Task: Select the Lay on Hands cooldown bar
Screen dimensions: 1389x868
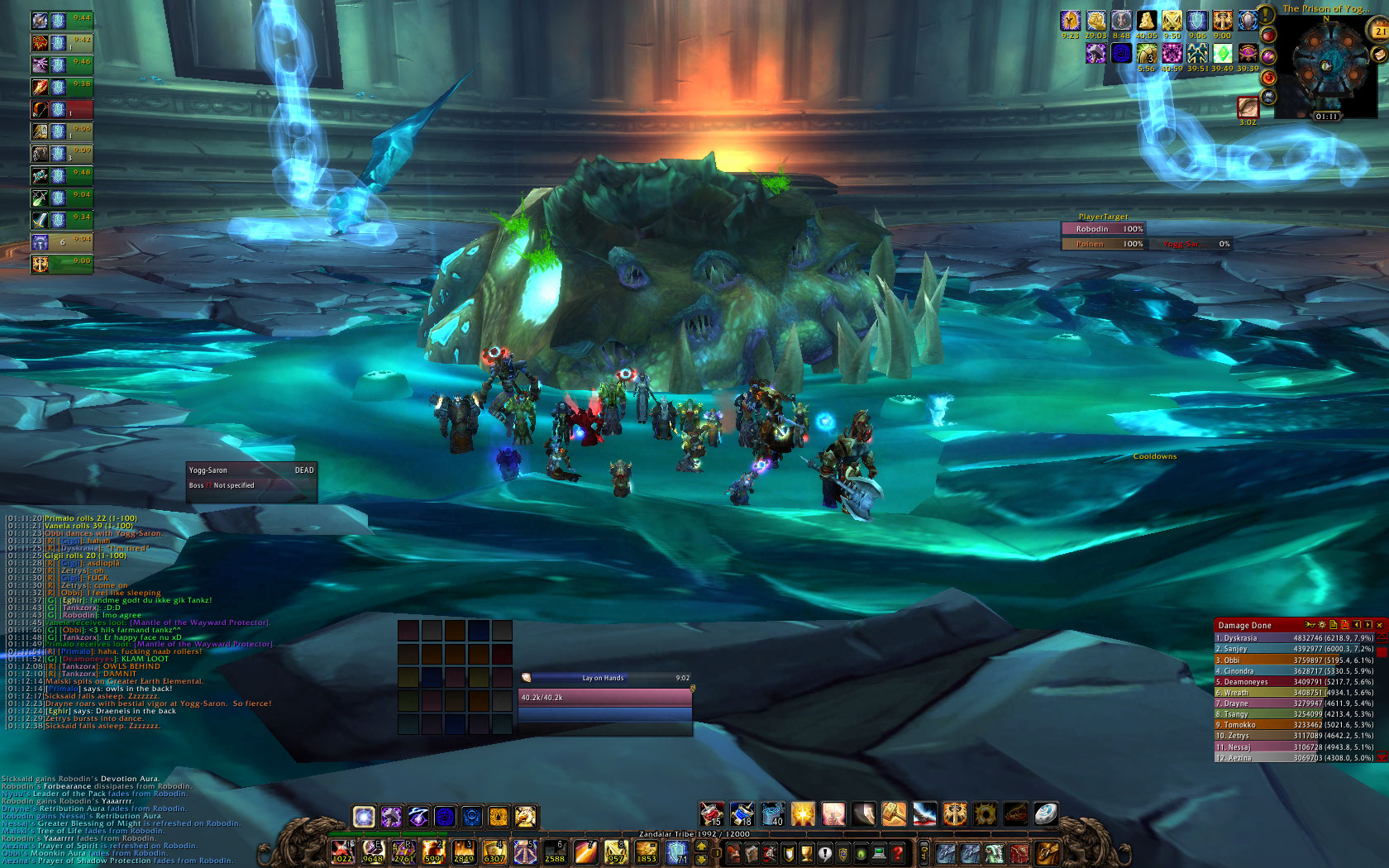Action: tap(605, 678)
